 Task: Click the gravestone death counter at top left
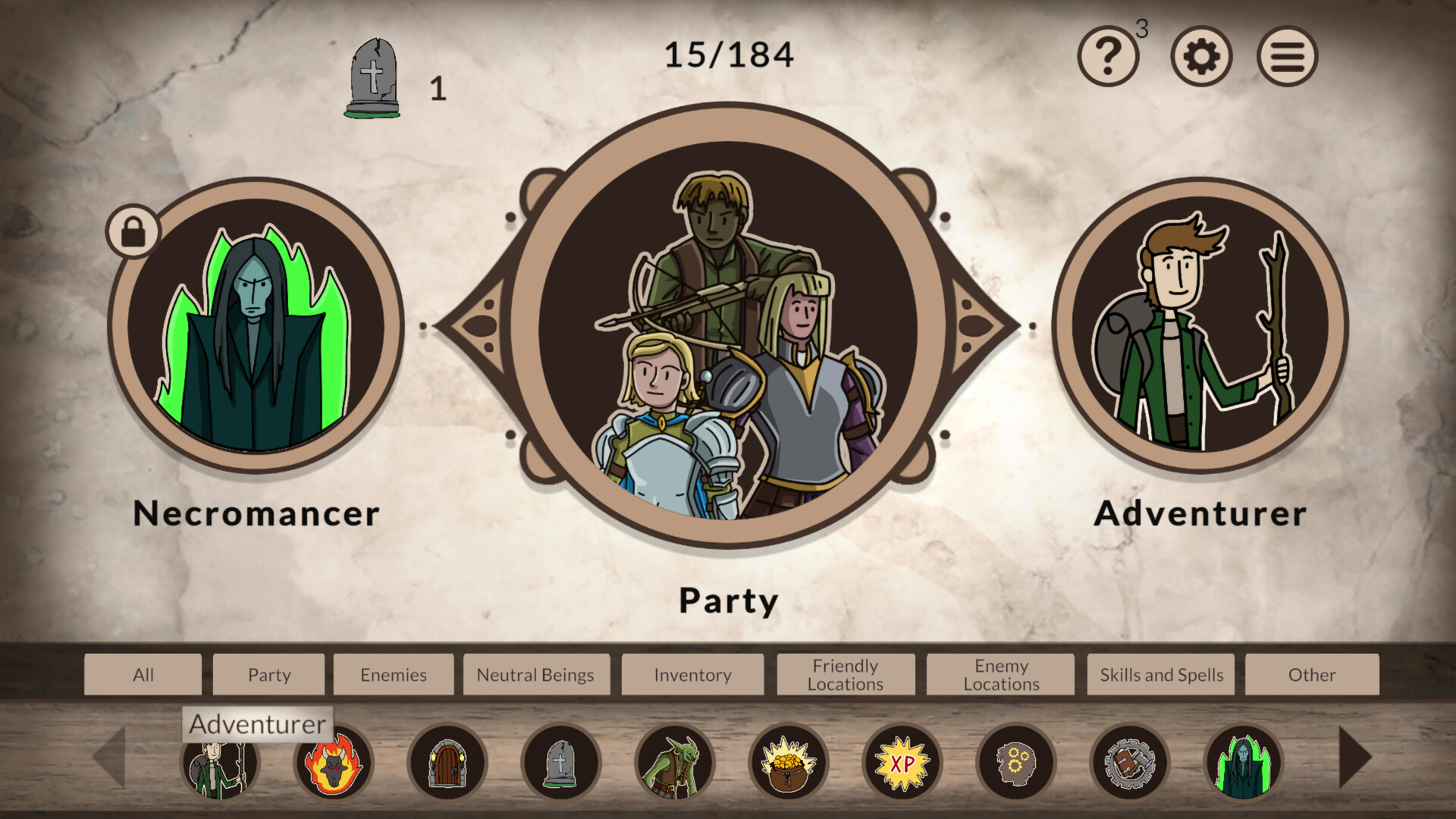point(373,76)
